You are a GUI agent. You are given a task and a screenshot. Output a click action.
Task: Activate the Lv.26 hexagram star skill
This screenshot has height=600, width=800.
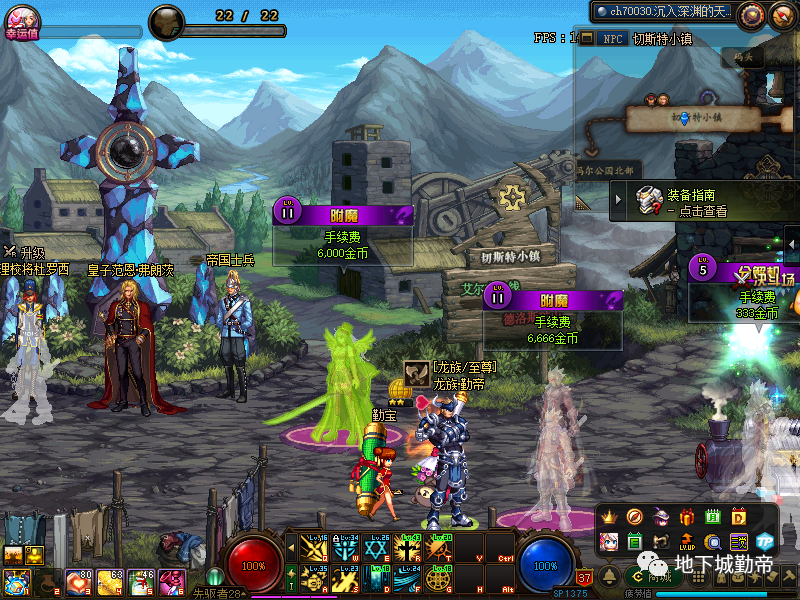point(377,548)
